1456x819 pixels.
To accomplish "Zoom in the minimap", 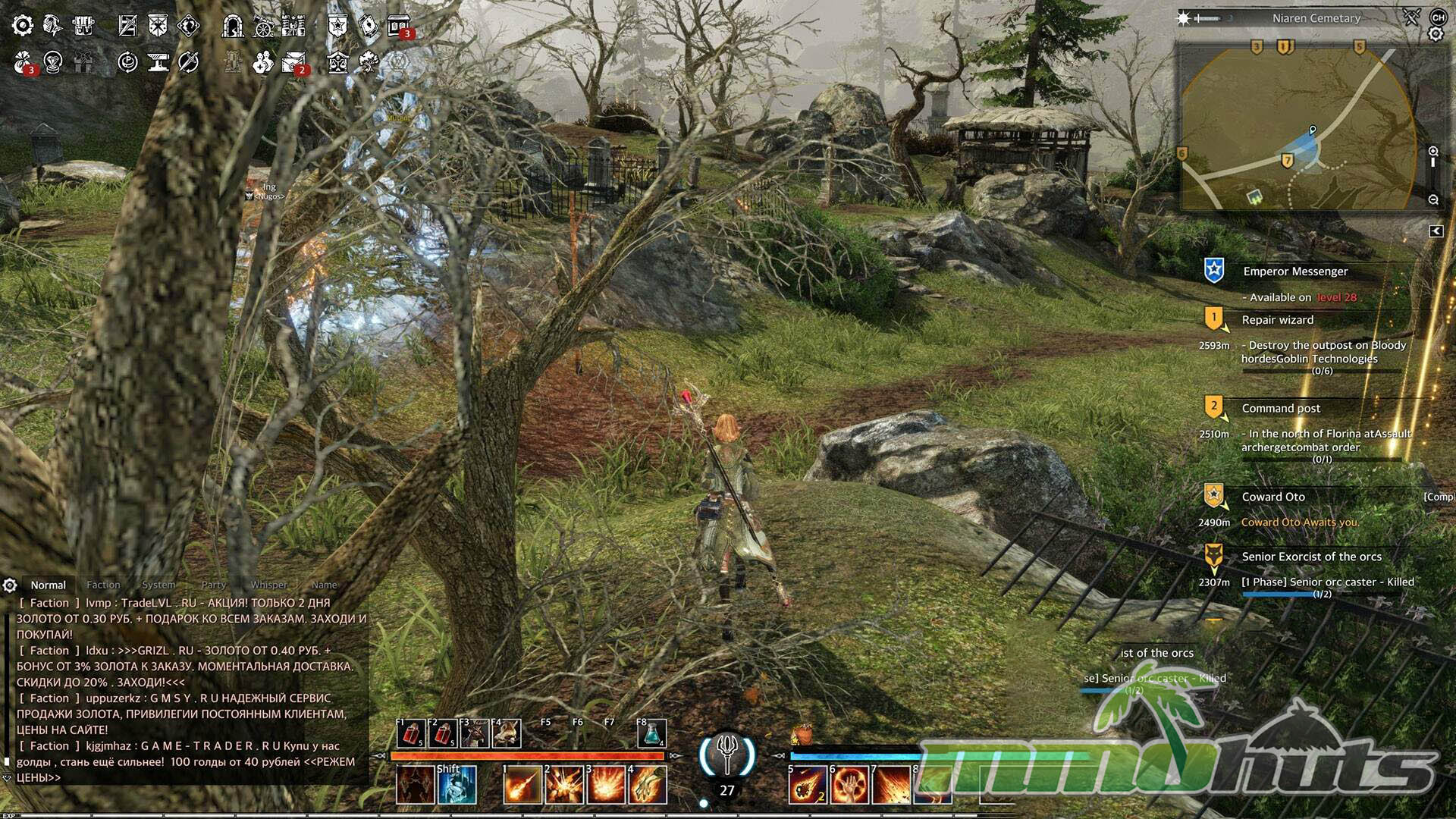I will click(x=1433, y=152).
